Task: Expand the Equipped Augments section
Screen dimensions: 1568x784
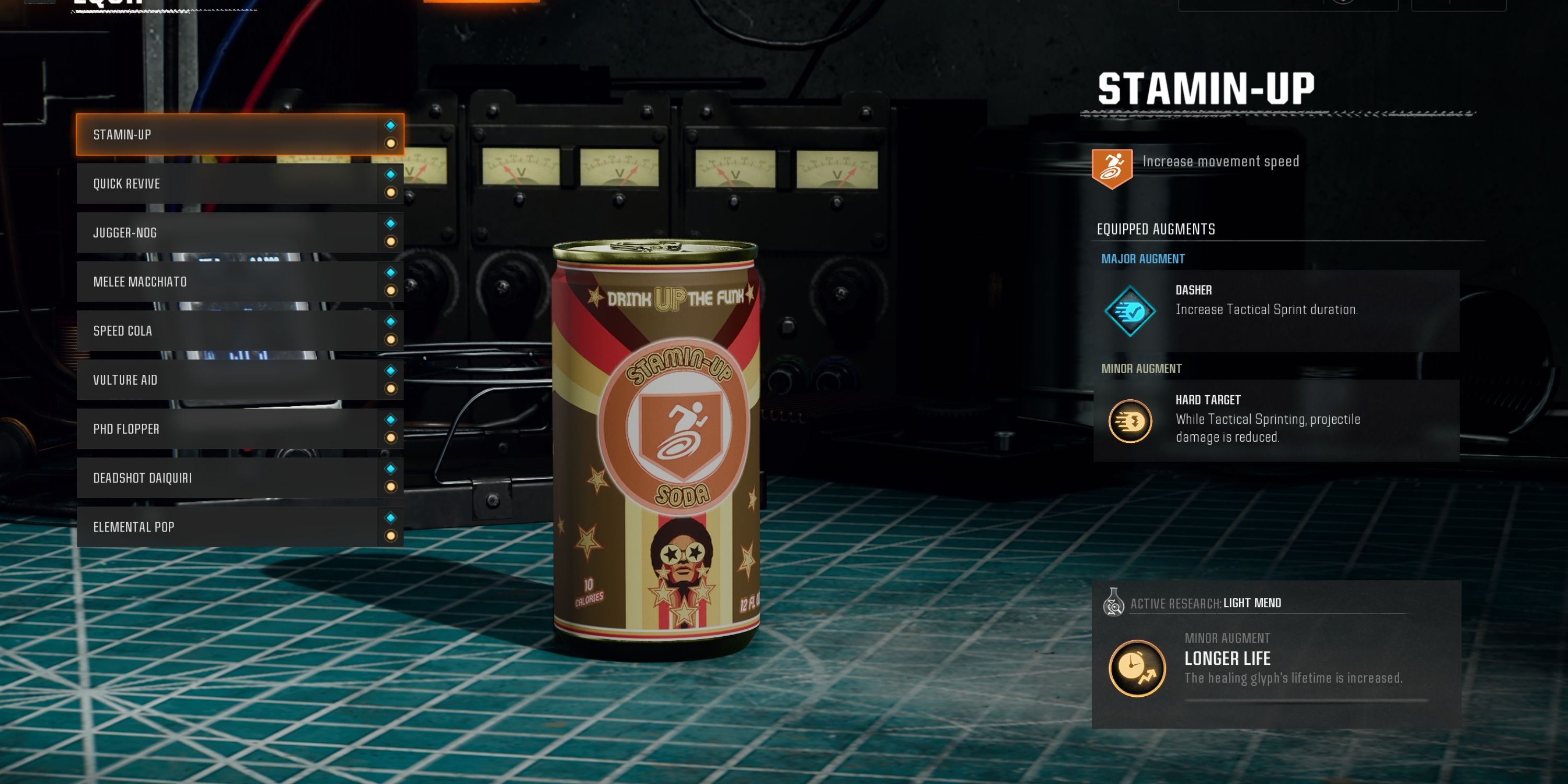Action: 1155,229
